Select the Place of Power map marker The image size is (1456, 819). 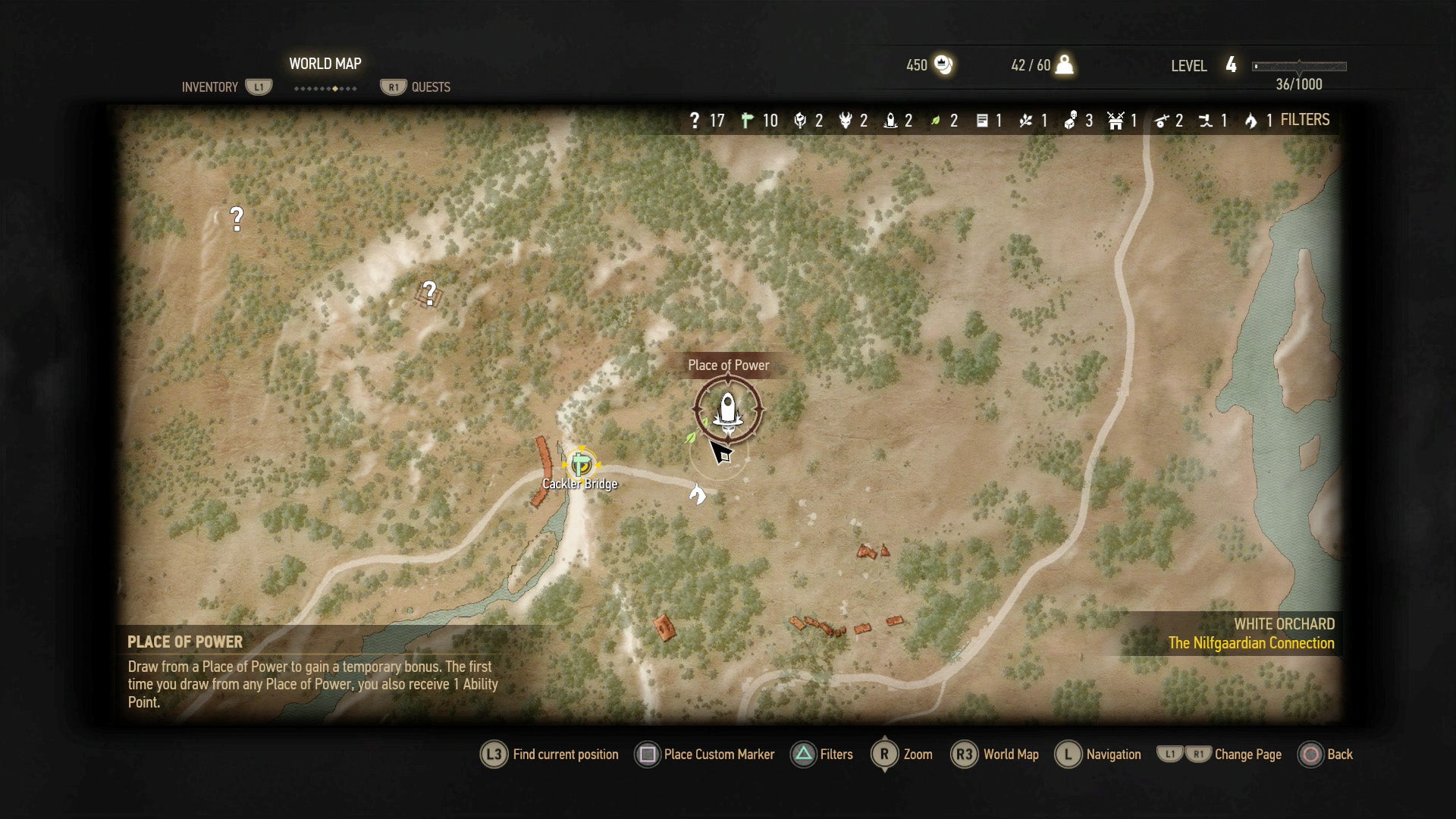pyautogui.click(x=727, y=408)
